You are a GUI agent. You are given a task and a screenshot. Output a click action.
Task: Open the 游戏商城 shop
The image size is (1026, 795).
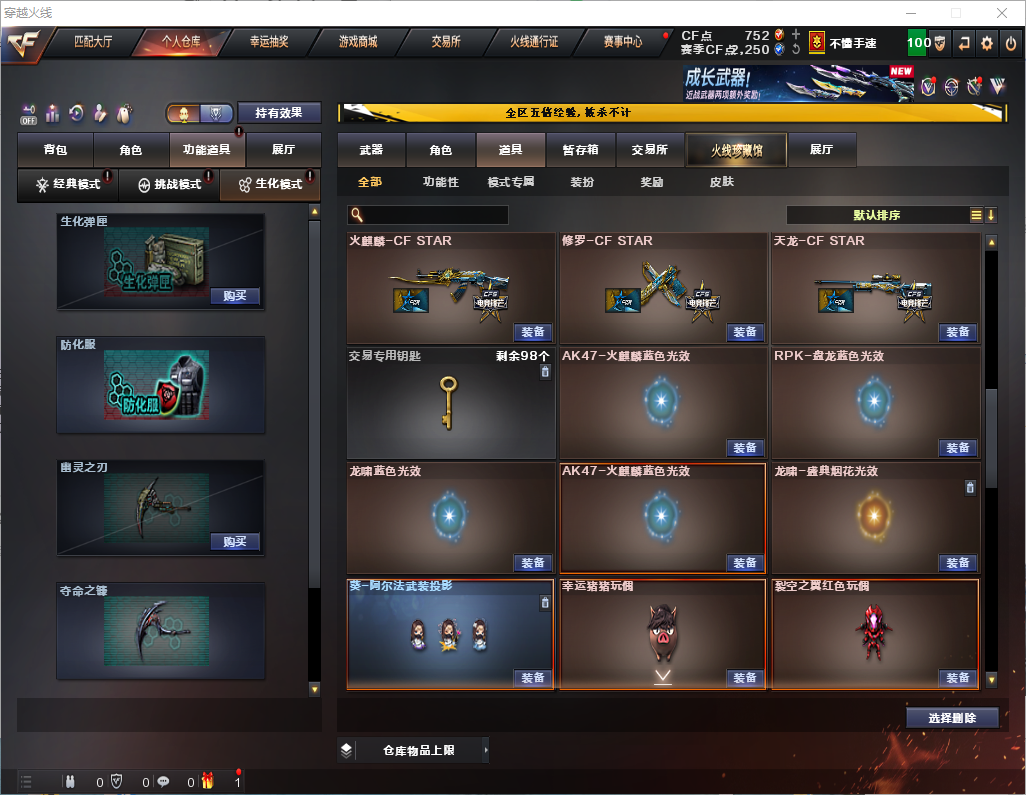coord(358,42)
